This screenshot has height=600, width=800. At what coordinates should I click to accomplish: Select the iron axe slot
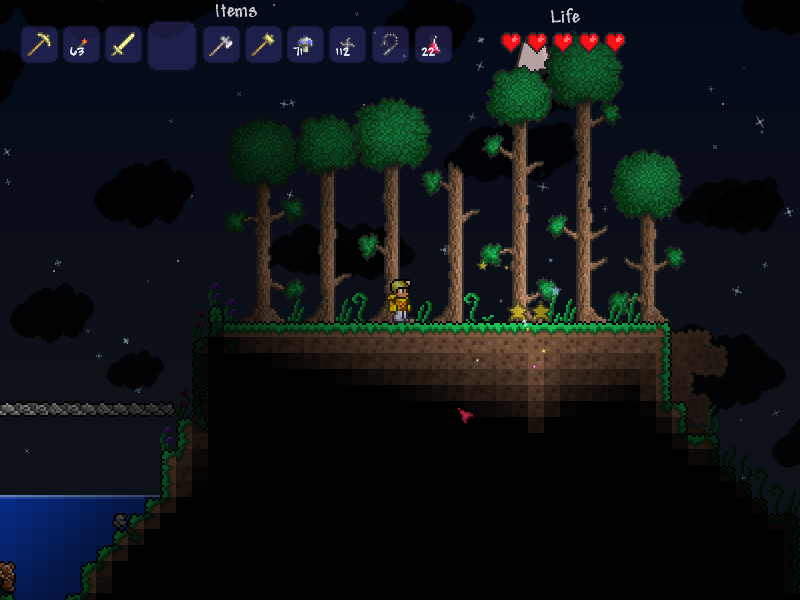(x=221, y=45)
